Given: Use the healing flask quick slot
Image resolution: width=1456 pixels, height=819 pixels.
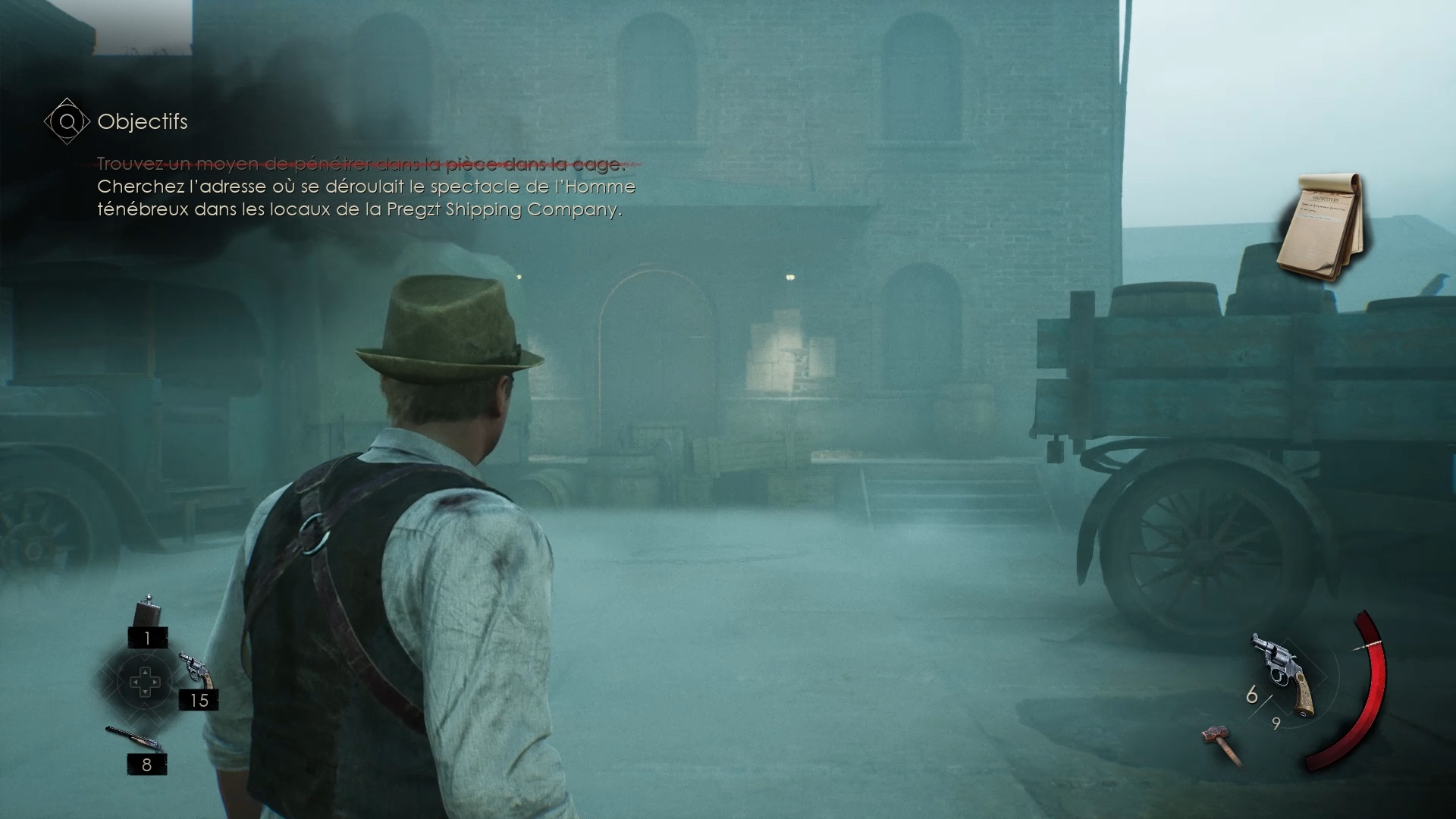Looking at the screenshot, I should (146, 613).
